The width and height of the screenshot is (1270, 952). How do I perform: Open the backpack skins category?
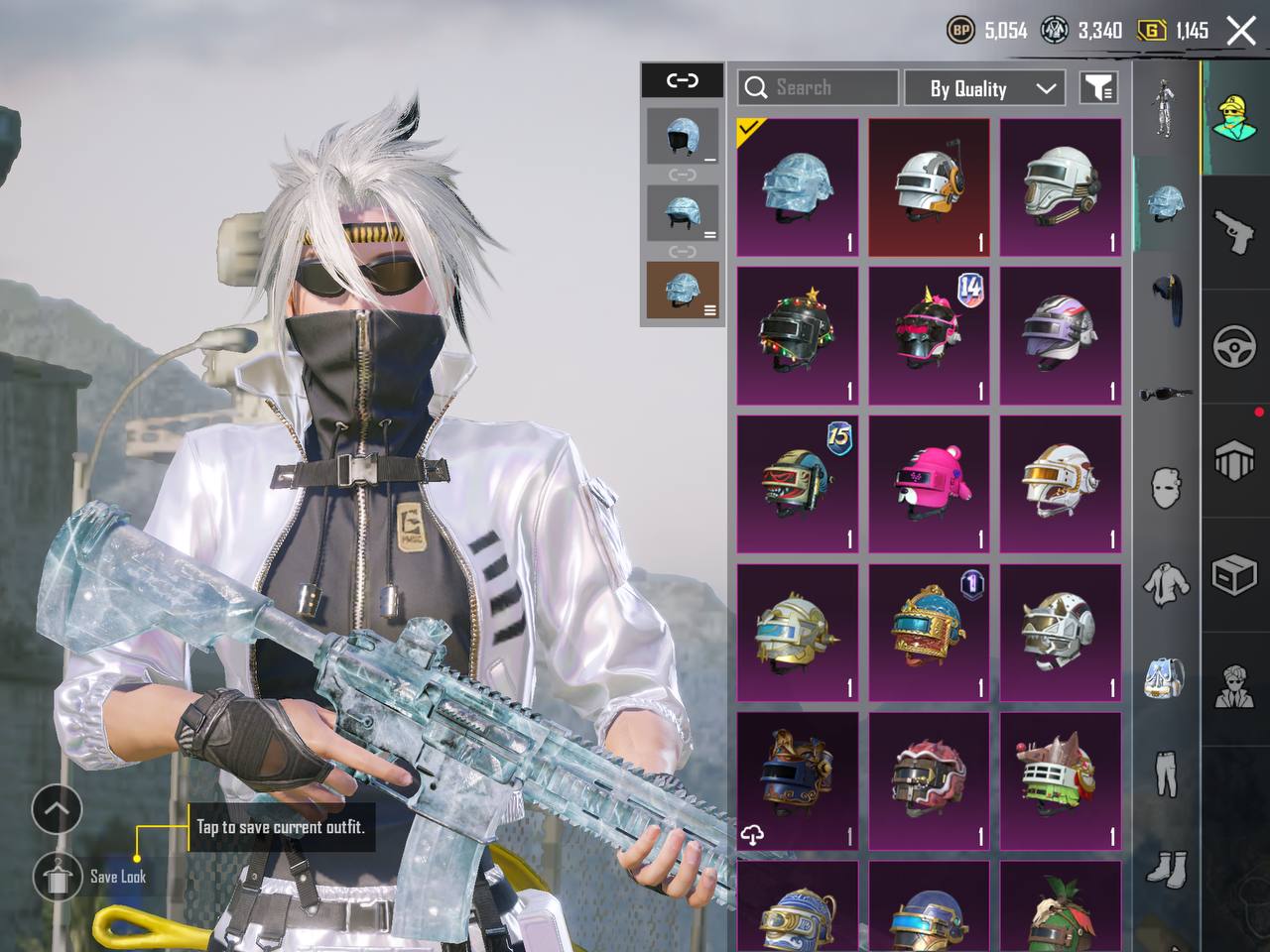(x=1166, y=676)
